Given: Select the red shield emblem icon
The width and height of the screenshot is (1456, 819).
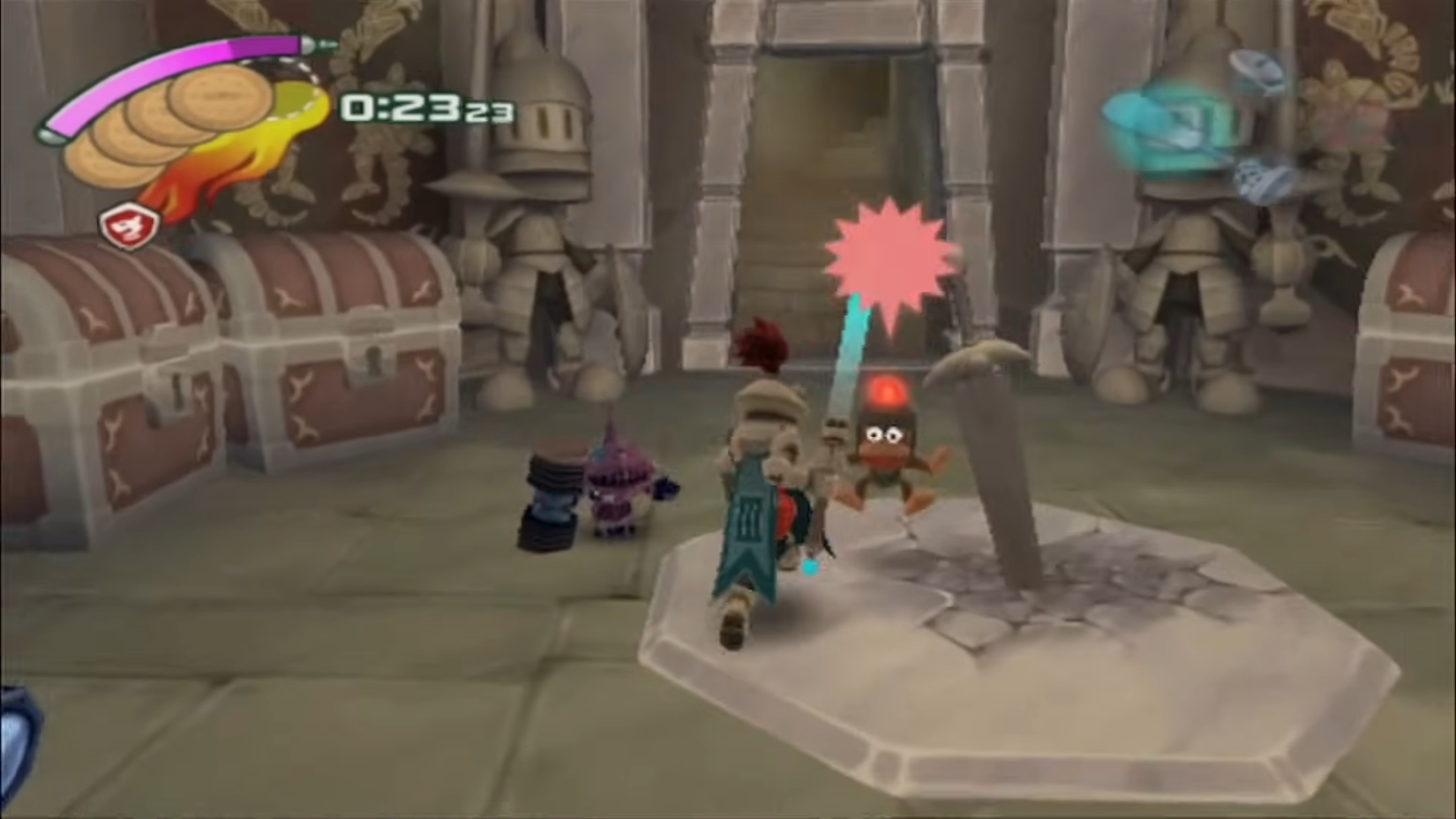Looking at the screenshot, I should point(131,223).
